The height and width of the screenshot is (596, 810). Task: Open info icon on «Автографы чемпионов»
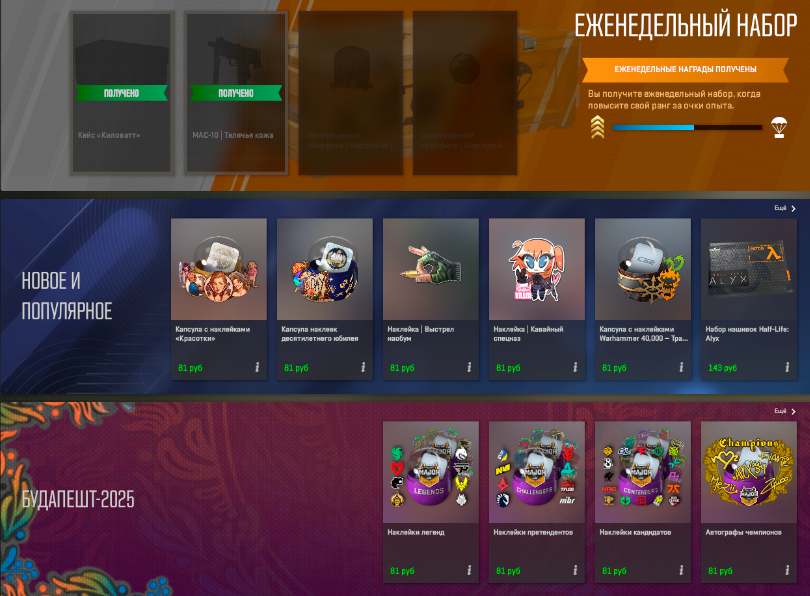tap(786, 571)
